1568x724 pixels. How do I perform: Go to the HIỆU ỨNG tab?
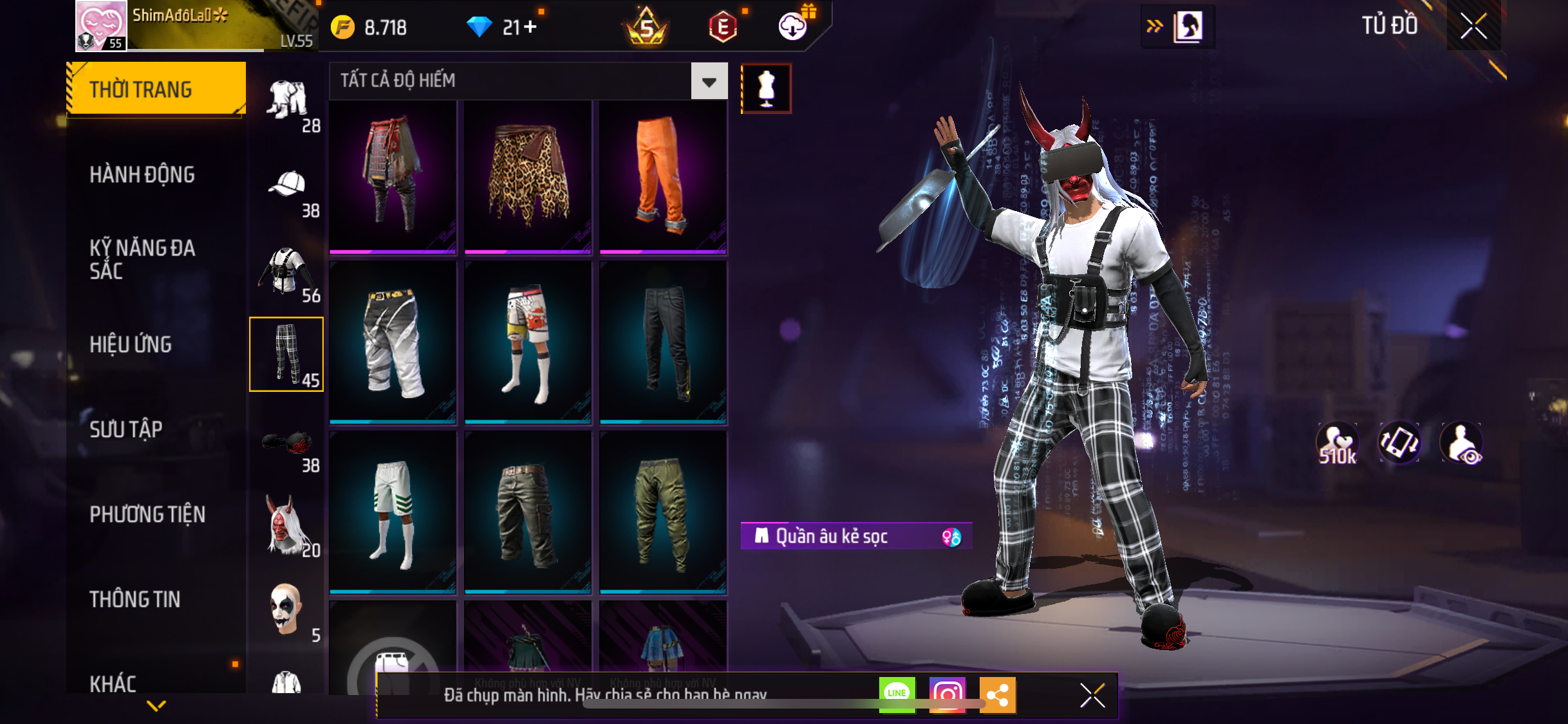(x=131, y=344)
